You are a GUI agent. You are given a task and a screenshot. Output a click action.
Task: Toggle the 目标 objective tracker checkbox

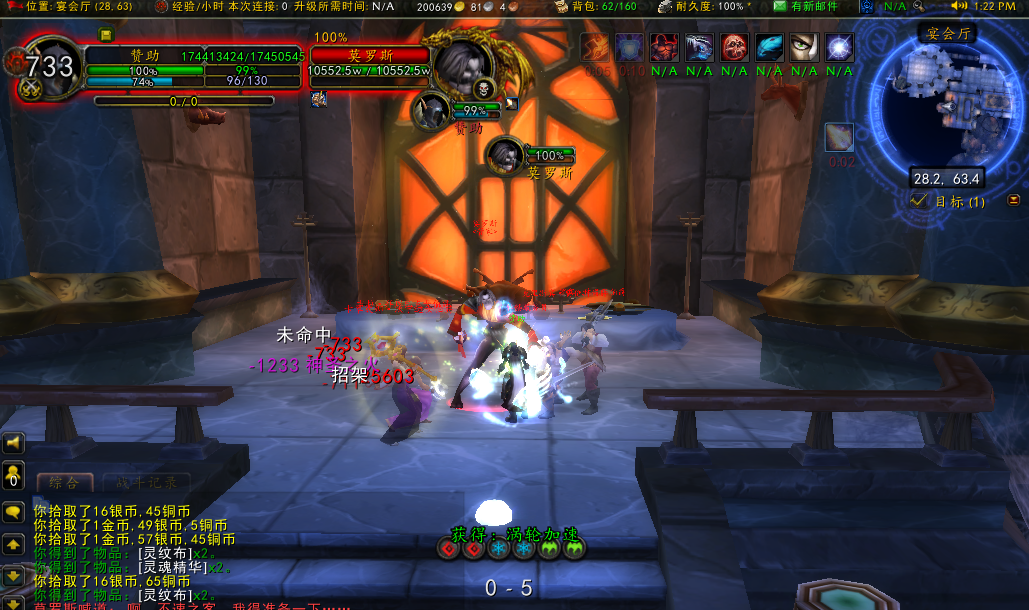918,201
